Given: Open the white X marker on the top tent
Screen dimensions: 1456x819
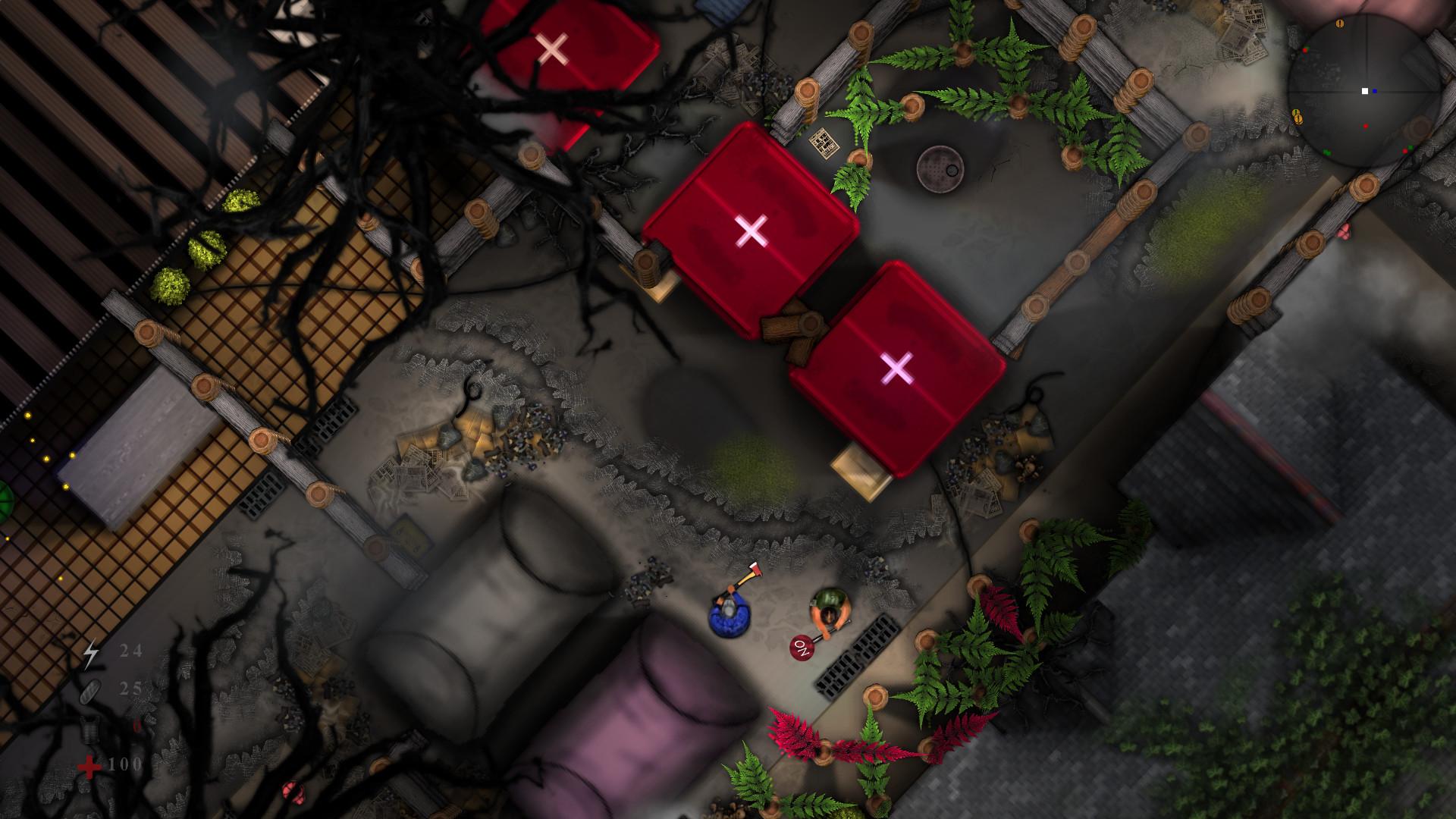Looking at the screenshot, I should coord(553,48).
